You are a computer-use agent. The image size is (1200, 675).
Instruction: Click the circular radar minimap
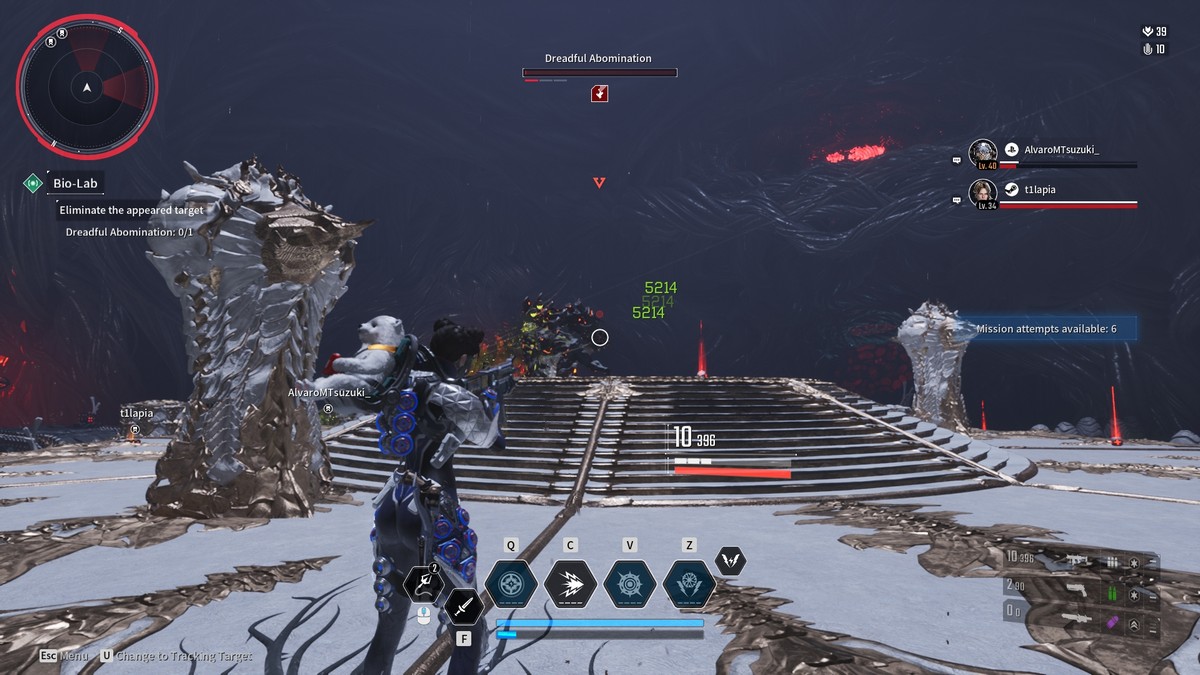click(87, 89)
